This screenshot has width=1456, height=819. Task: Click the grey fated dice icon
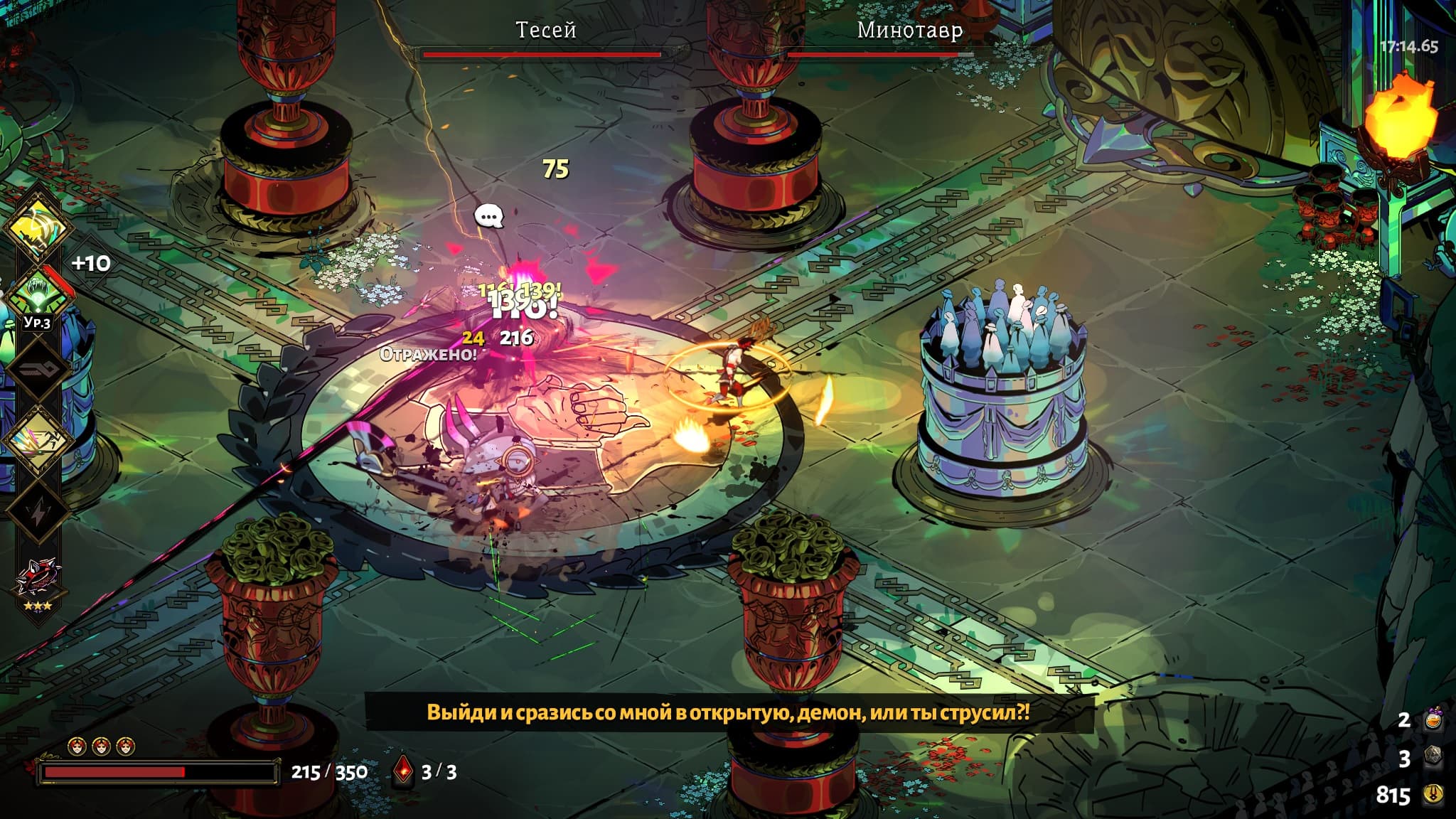click(x=1433, y=758)
